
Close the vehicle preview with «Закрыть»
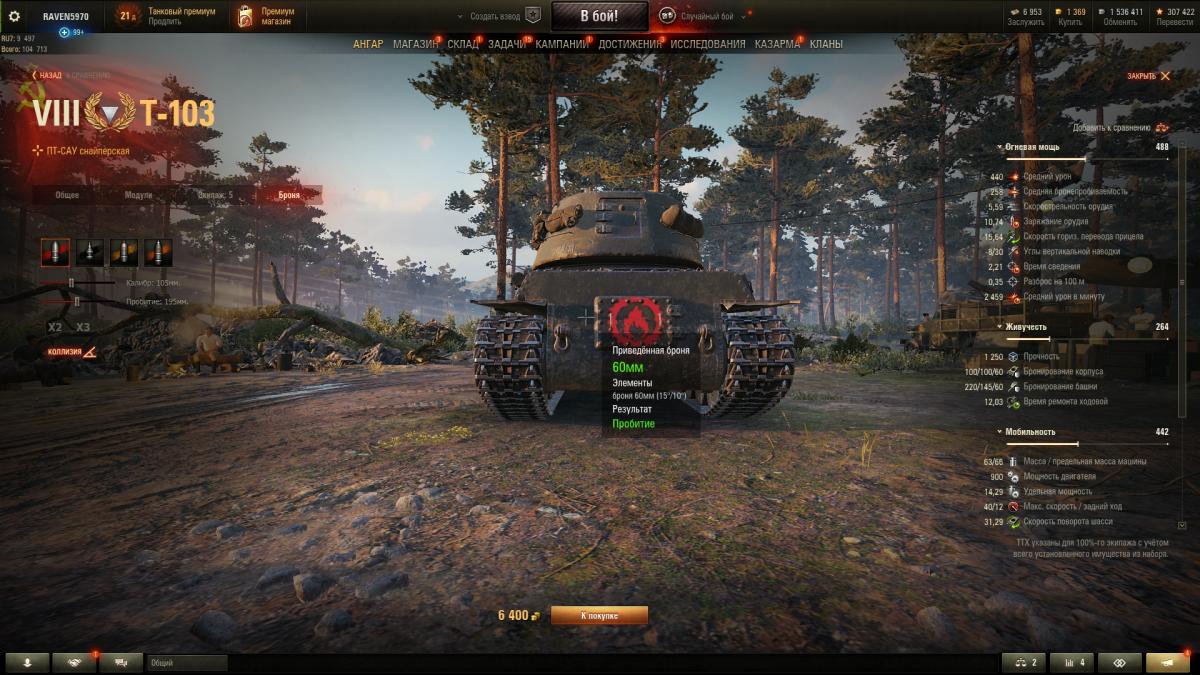[x=1147, y=76]
